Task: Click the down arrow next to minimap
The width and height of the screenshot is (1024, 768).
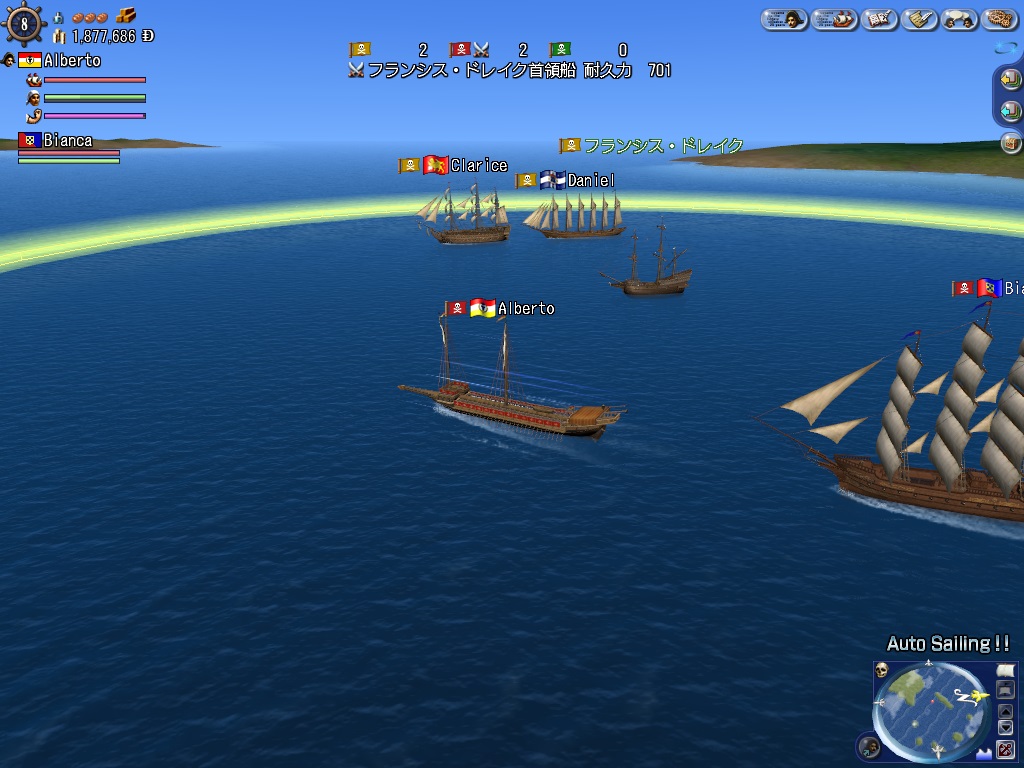Action: point(1006,728)
